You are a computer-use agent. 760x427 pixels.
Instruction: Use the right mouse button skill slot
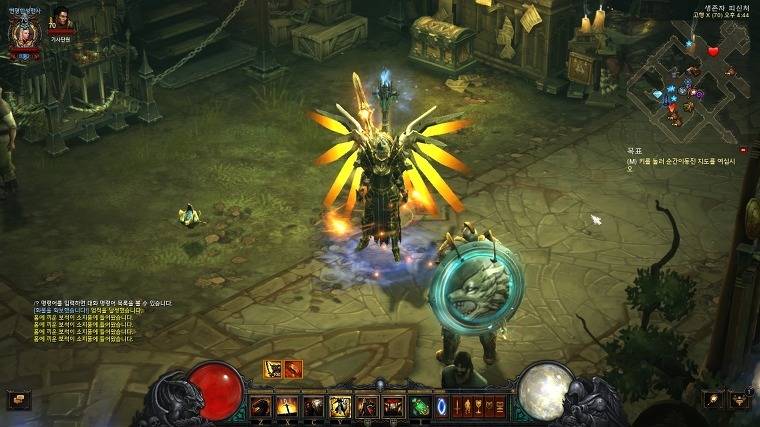pos(392,406)
